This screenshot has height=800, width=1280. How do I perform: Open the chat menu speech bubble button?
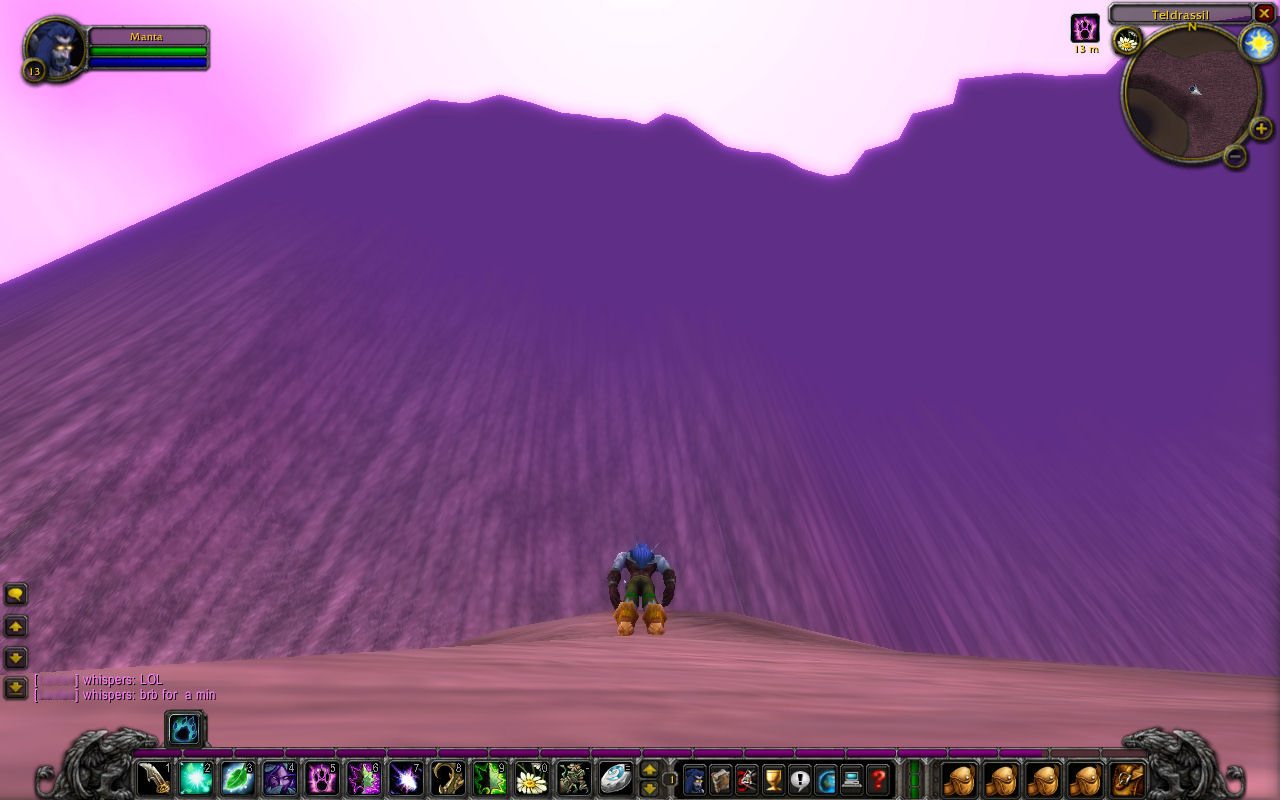pos(16,595)
